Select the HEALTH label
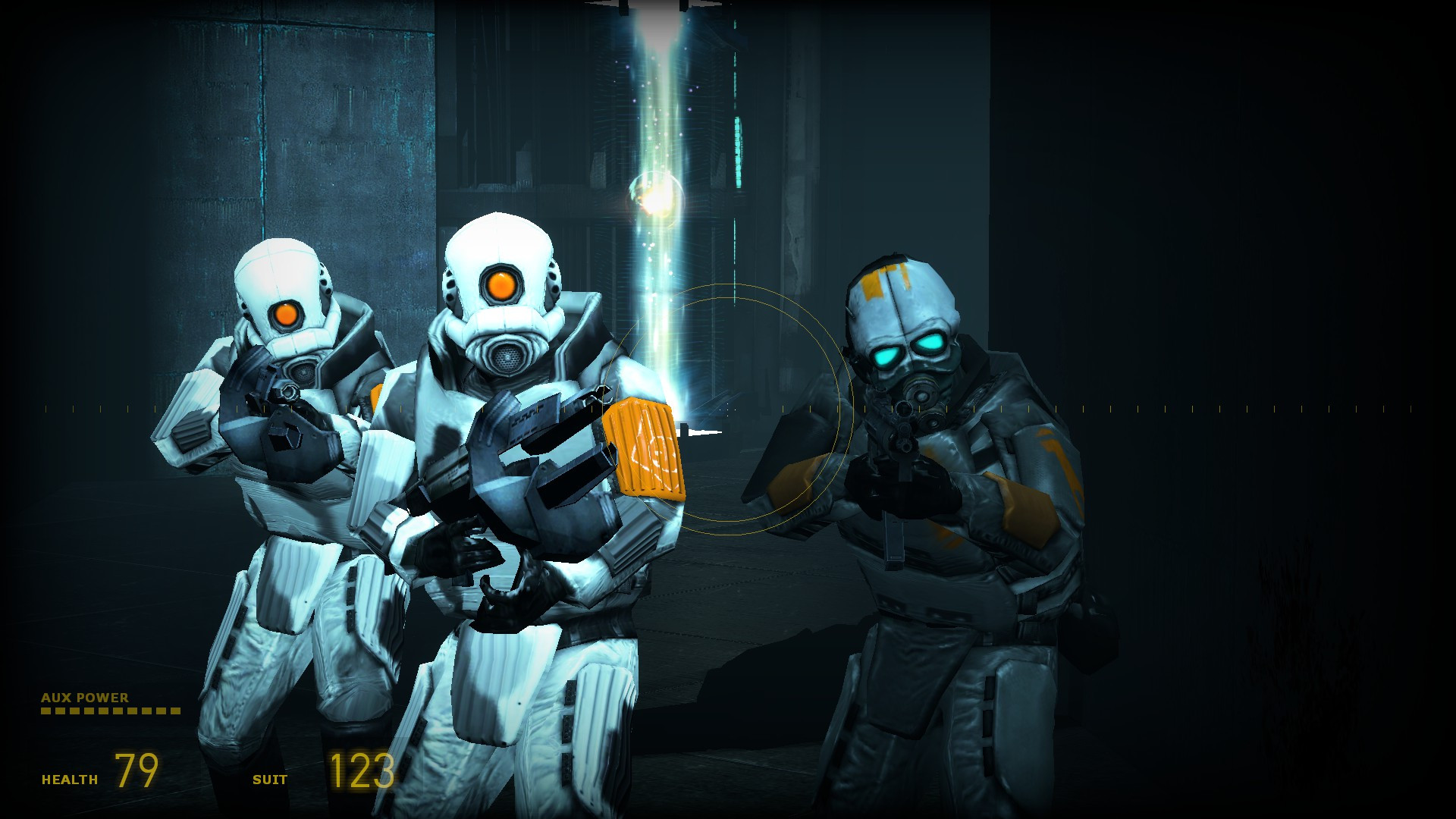 point(68,778)
